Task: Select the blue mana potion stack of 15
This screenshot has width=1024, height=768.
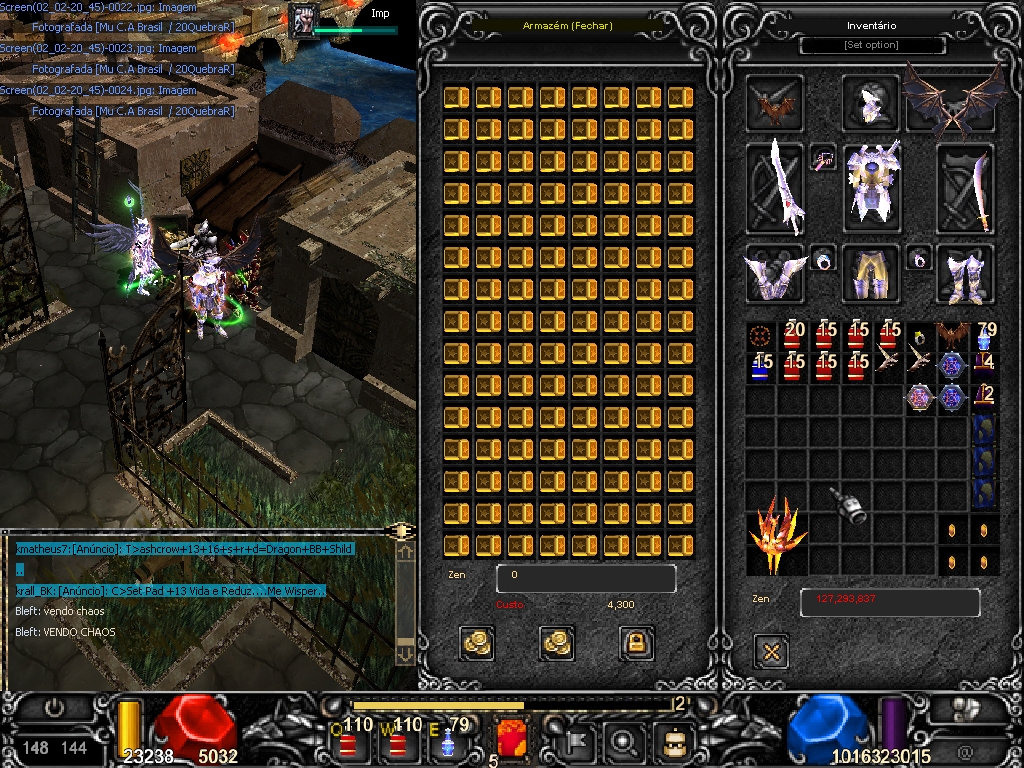Action: [761, 367]
